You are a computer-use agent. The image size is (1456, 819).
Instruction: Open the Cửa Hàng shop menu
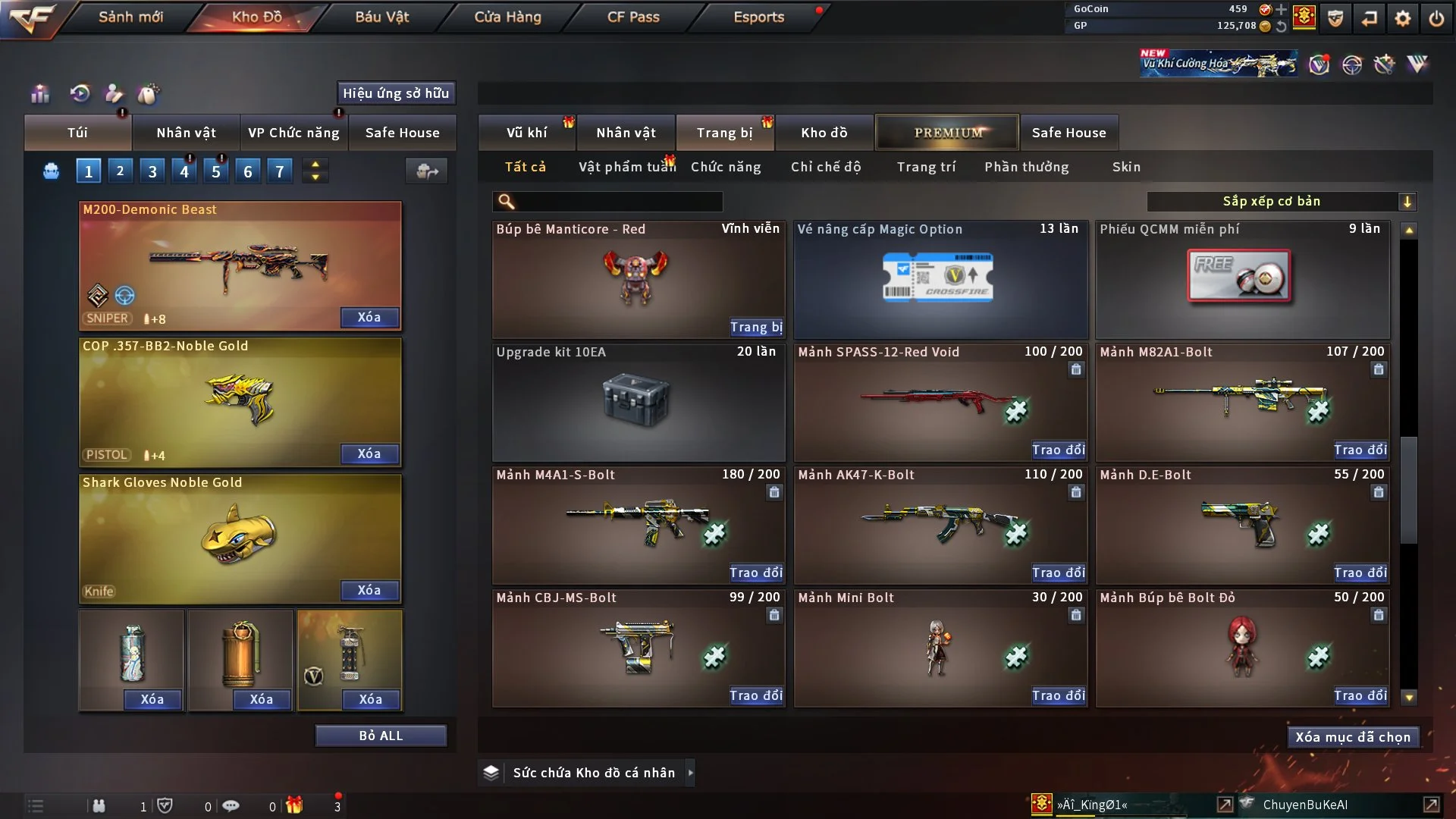(x=507, y=17)
